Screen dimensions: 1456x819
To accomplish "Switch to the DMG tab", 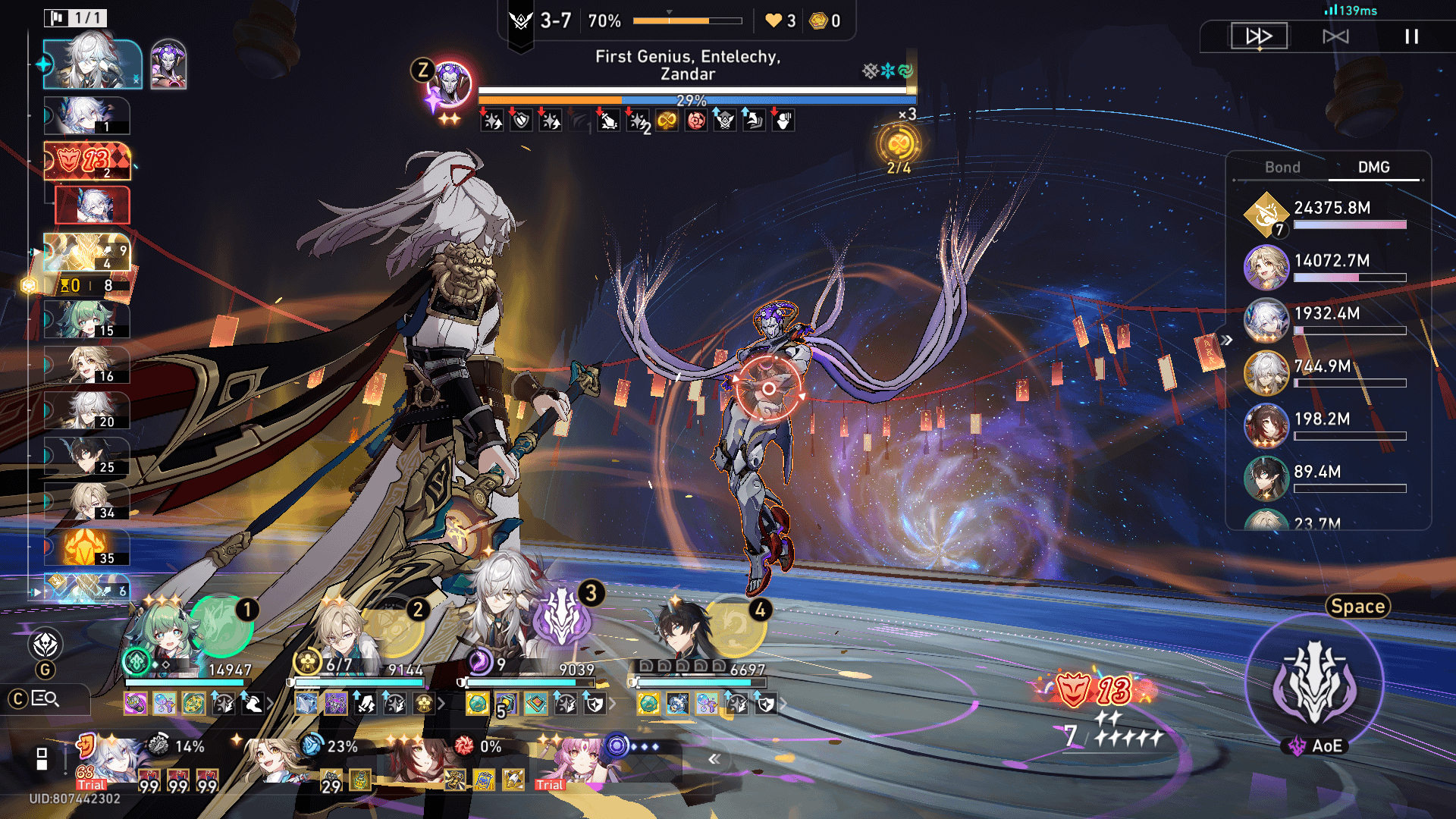I will click(x=1373, y=168).
